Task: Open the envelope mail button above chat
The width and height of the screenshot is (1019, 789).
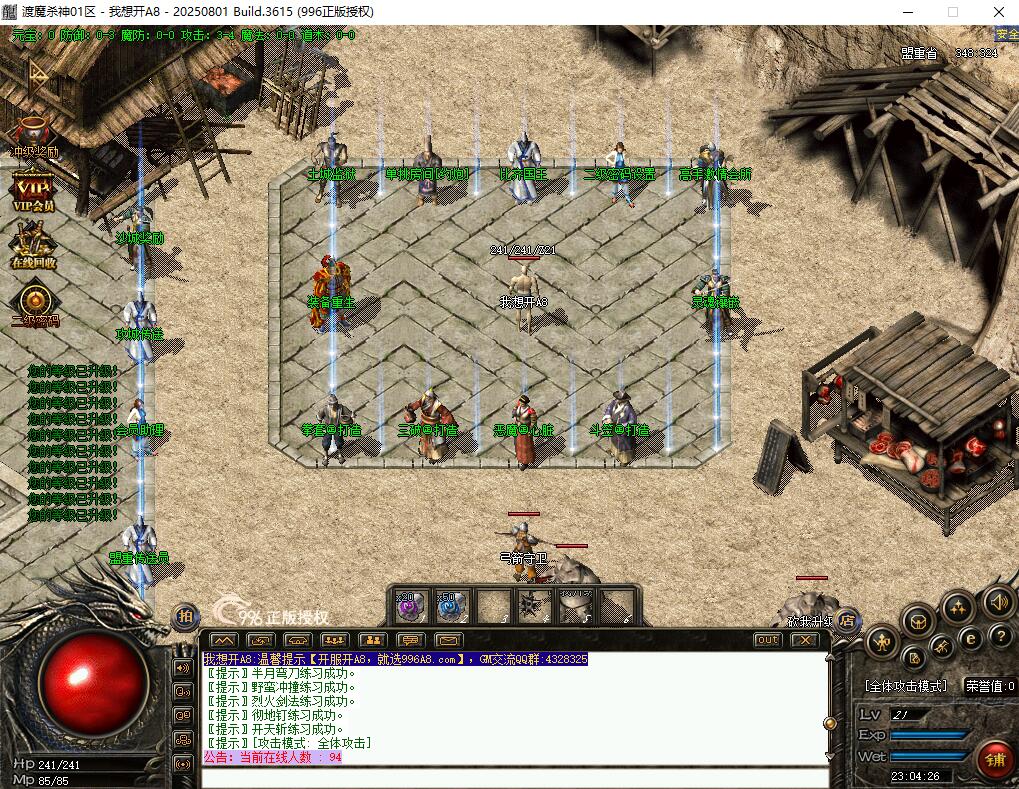Action: (447, 640)
